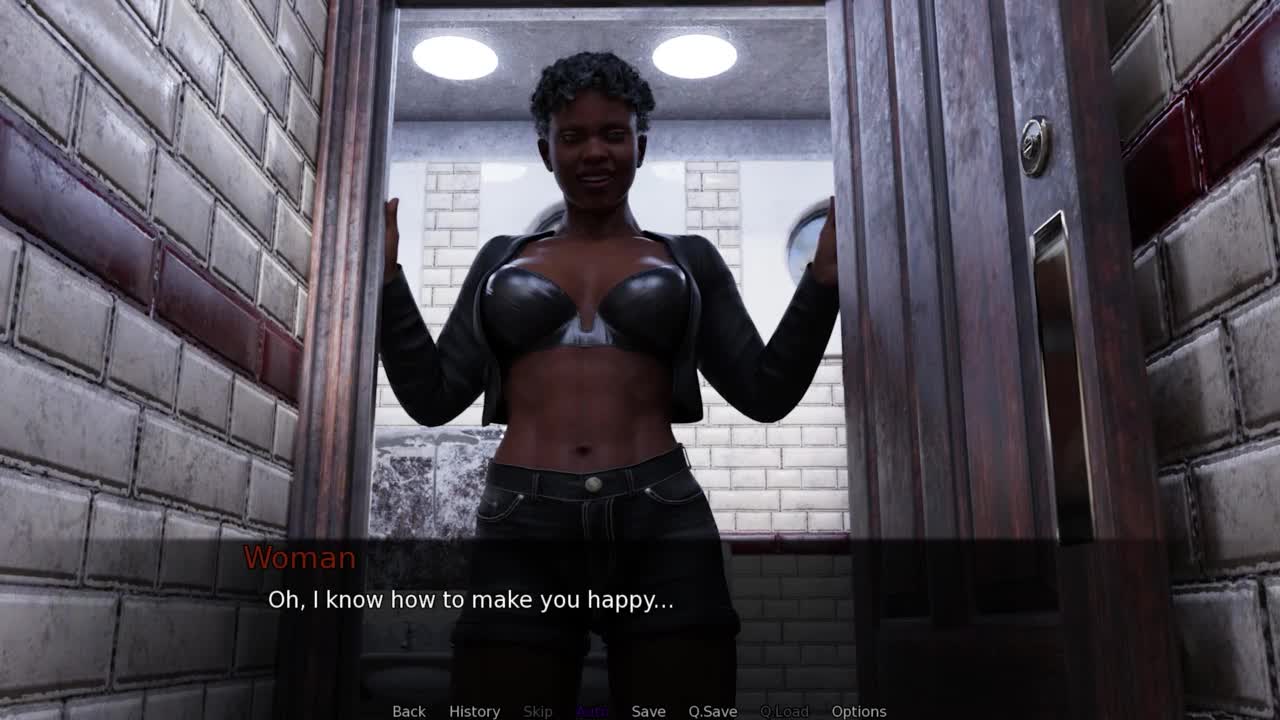Quick save with Q.Save
The height and width of the screenshot is (720, 1280).
pyautogui.click(x=712, y=711)
